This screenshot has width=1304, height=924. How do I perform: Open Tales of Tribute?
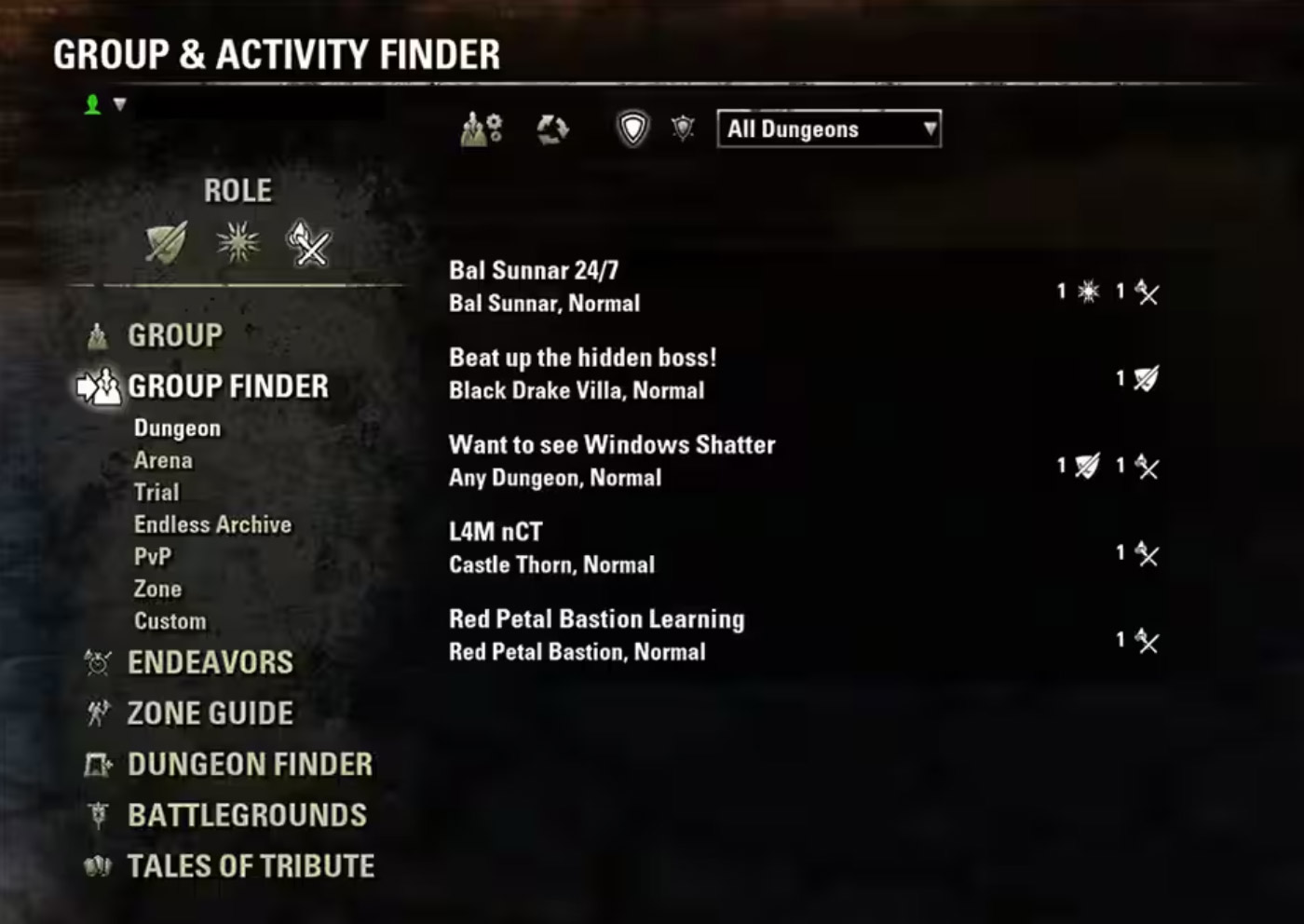pyautogui.click(x=251, y=866)
